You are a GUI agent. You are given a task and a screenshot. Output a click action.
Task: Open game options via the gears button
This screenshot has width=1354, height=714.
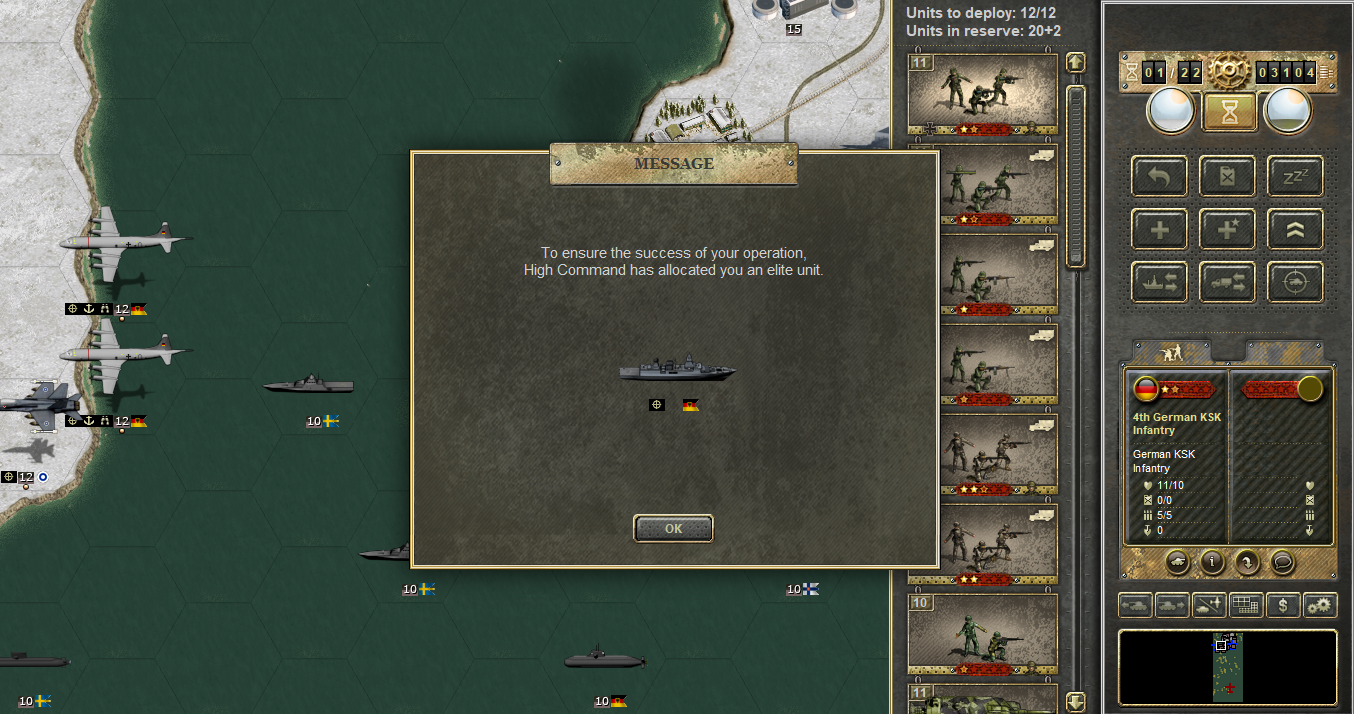click(1320, 605)
